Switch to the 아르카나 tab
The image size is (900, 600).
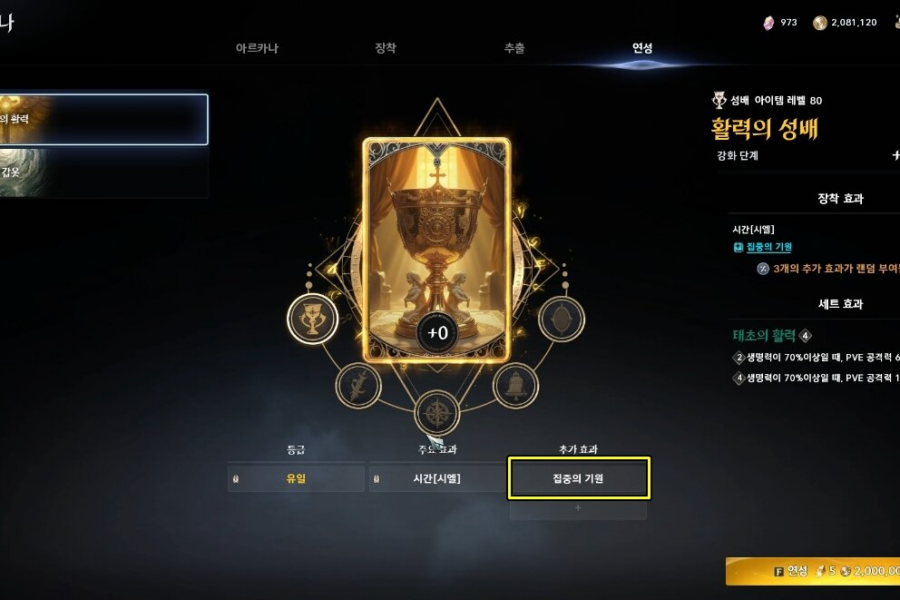click(256, 48)
